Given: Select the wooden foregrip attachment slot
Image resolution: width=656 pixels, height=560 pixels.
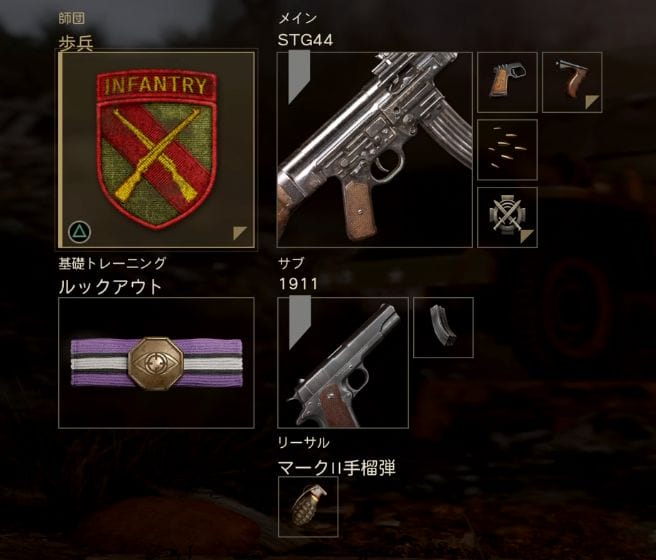Looking at the screenshot, I should pos(572,82).
